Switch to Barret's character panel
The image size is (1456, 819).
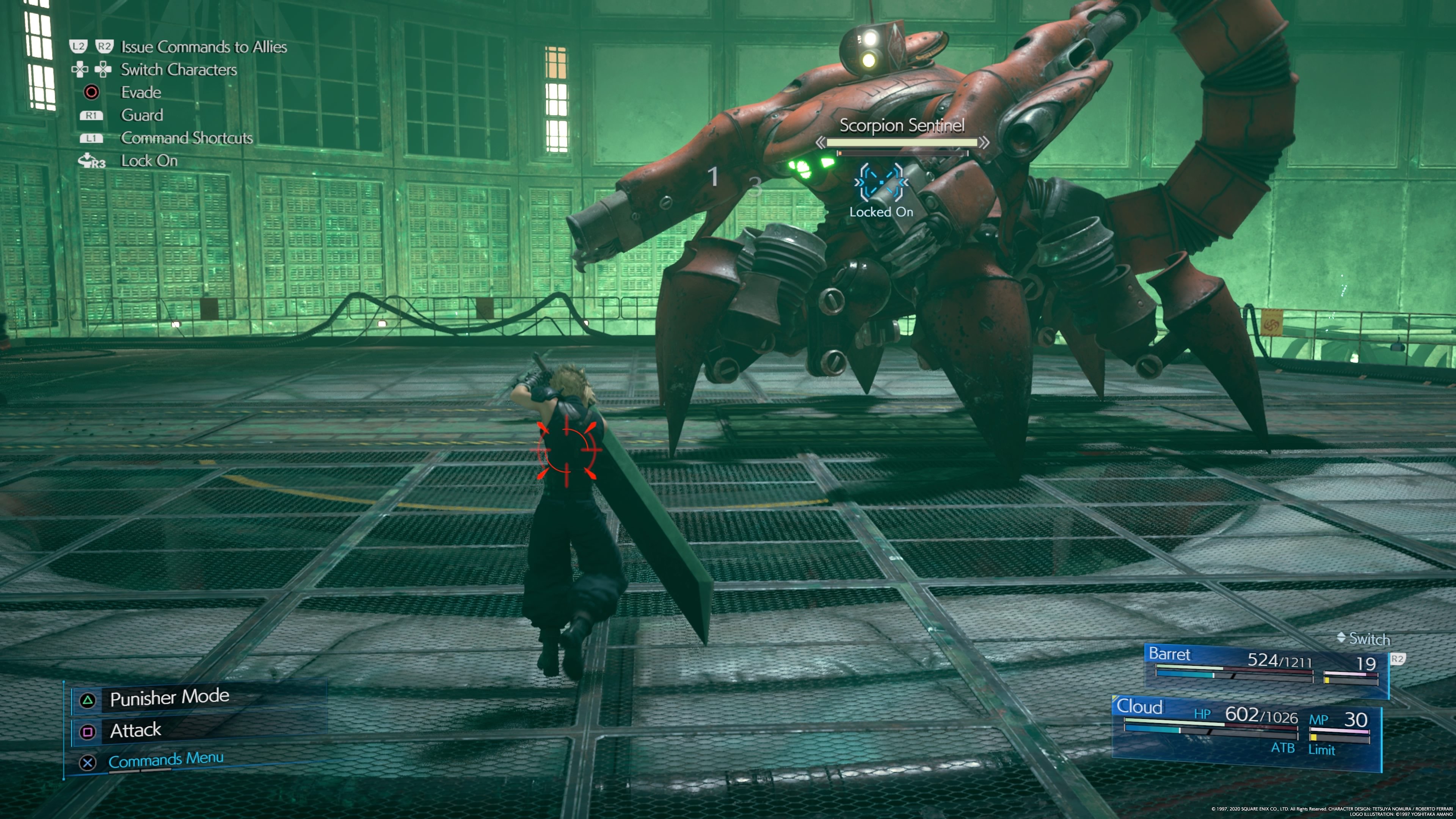pos(1171,654)
